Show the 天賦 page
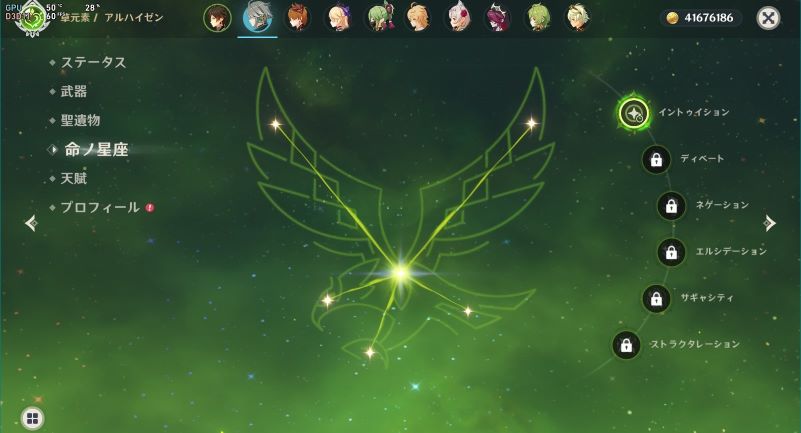This screenshot has width=801, height=433. (x=73, y=178)
